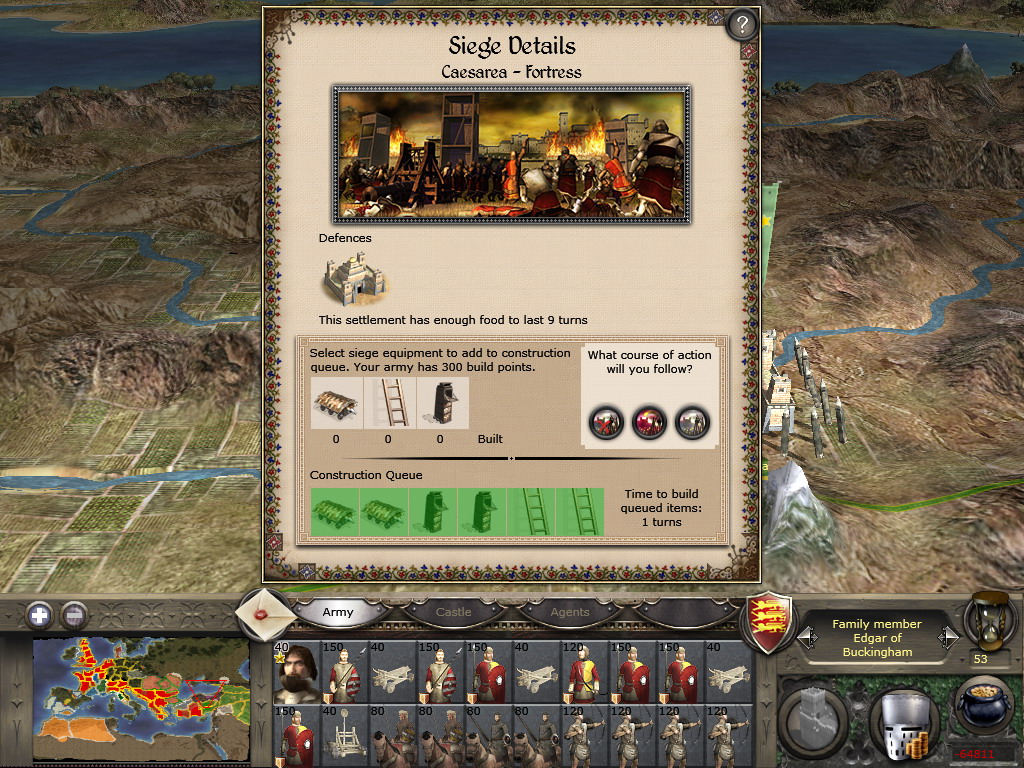The width and height of the screenshot is (1024, 768).
Task: Add a battering ram to the queue
Action: click(336, 403)
